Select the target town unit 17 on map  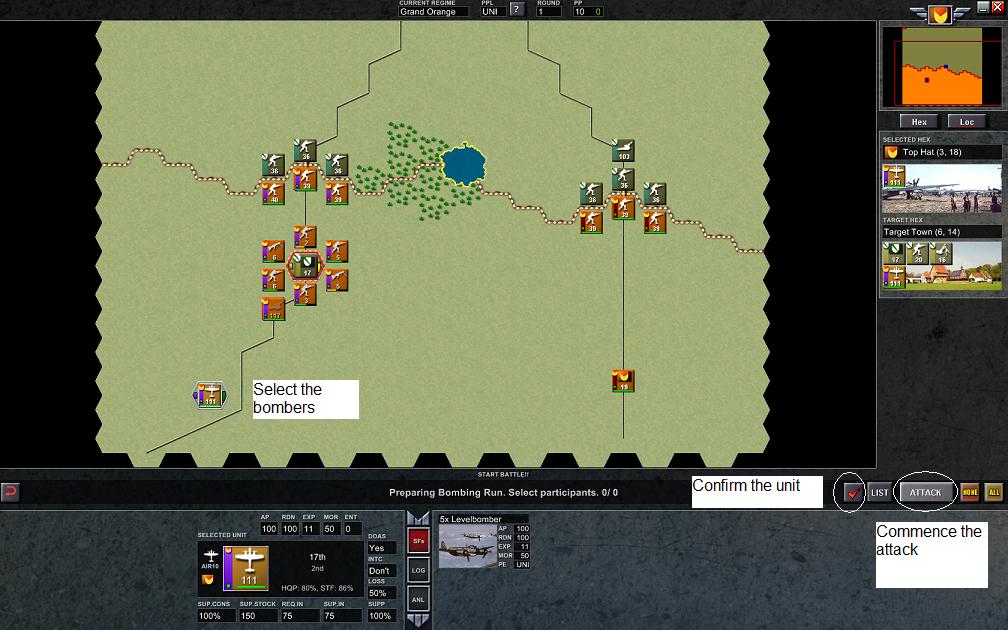306,265
